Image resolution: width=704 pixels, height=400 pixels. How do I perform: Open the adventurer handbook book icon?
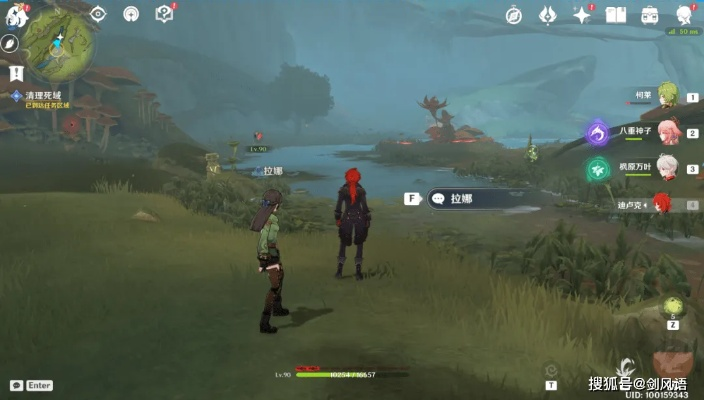click(x=615, y=15)
